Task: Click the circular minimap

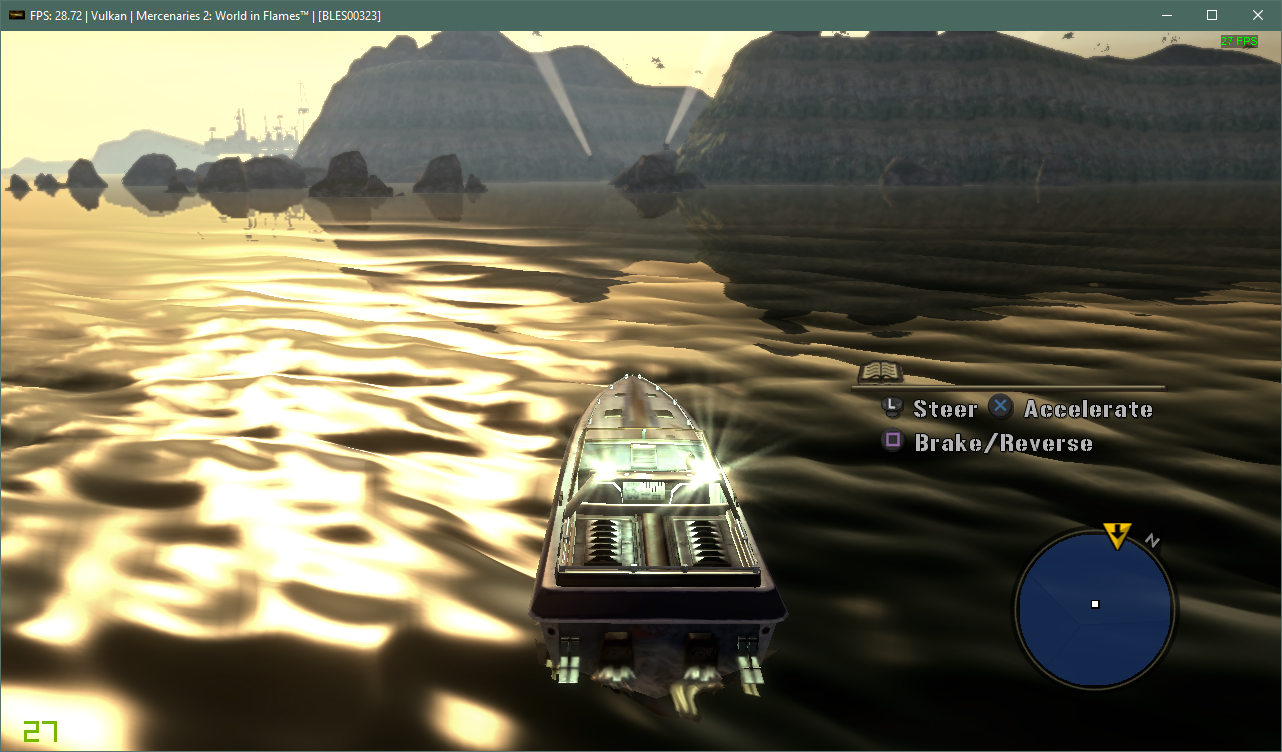Action: coord(1095,606)
